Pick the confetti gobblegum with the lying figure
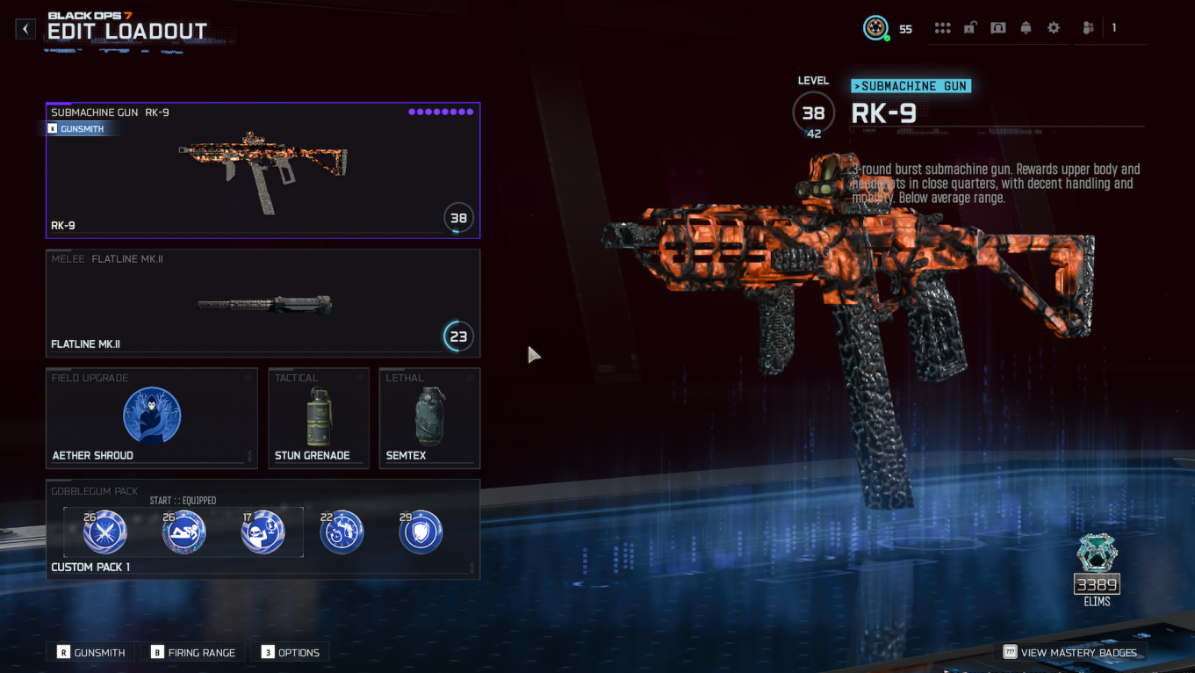1195x673 pixels. (184, 532)
